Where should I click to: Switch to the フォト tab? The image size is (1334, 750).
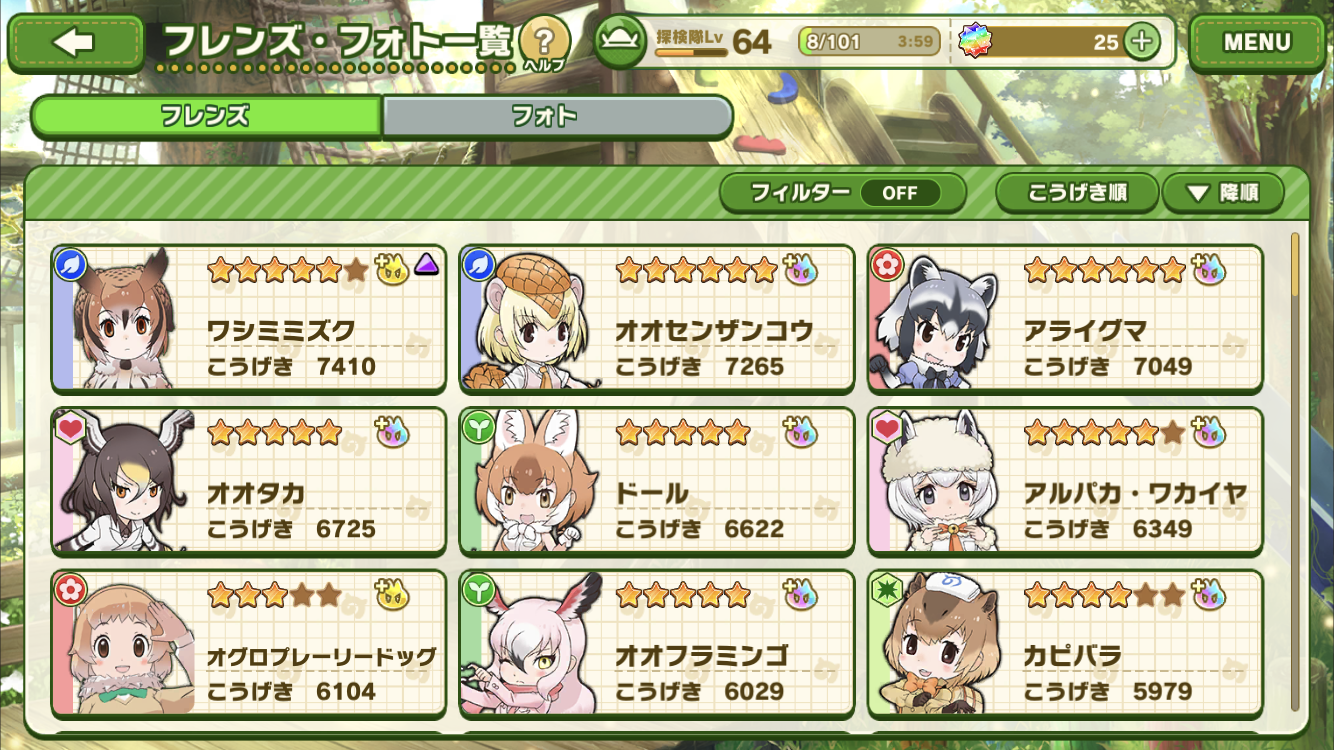click(x=556, y=116)
